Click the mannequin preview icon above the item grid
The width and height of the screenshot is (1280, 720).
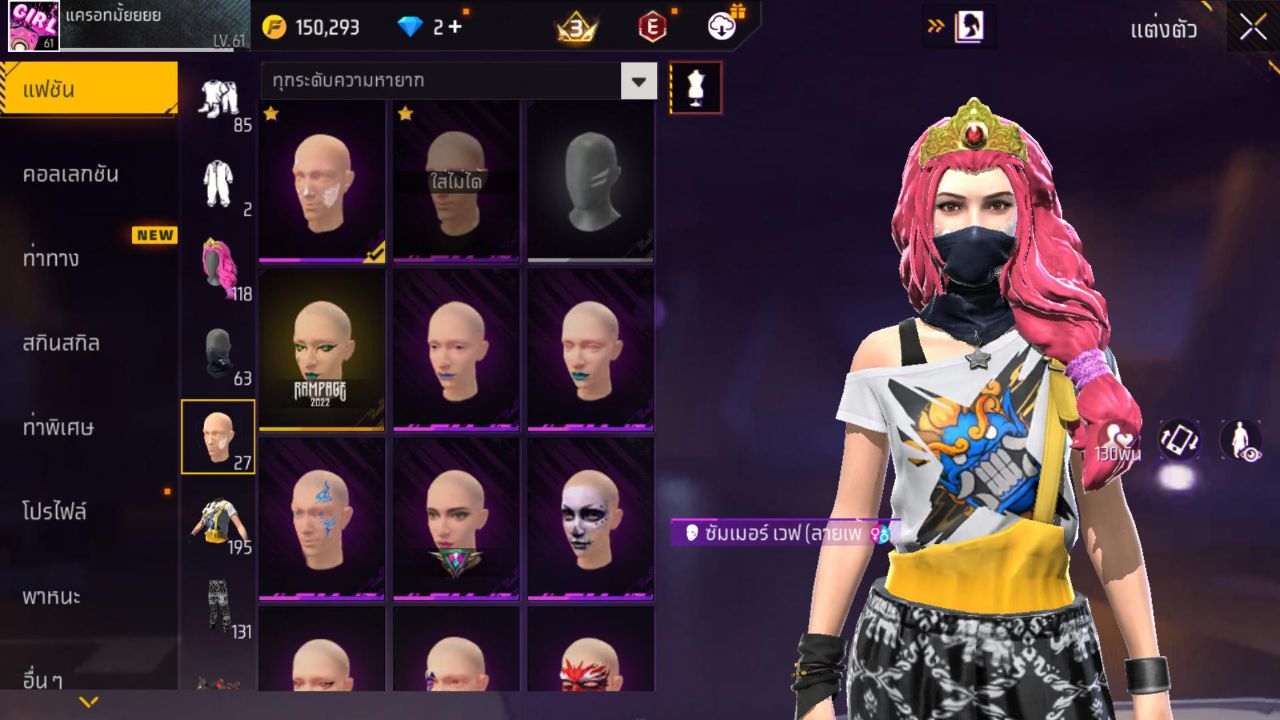coord(696,87)
